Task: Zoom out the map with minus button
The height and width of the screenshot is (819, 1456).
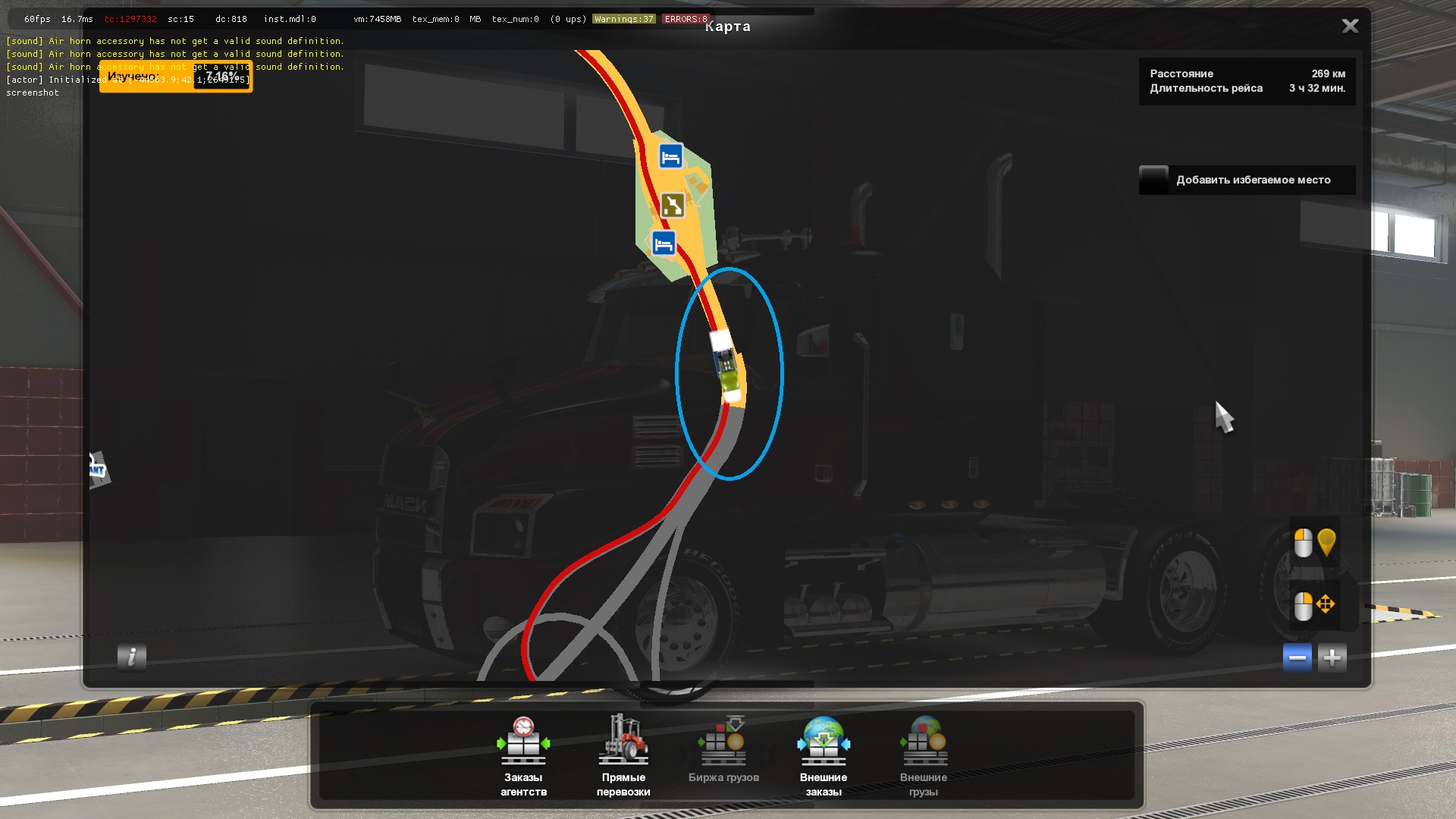Action: [1297, 657]
